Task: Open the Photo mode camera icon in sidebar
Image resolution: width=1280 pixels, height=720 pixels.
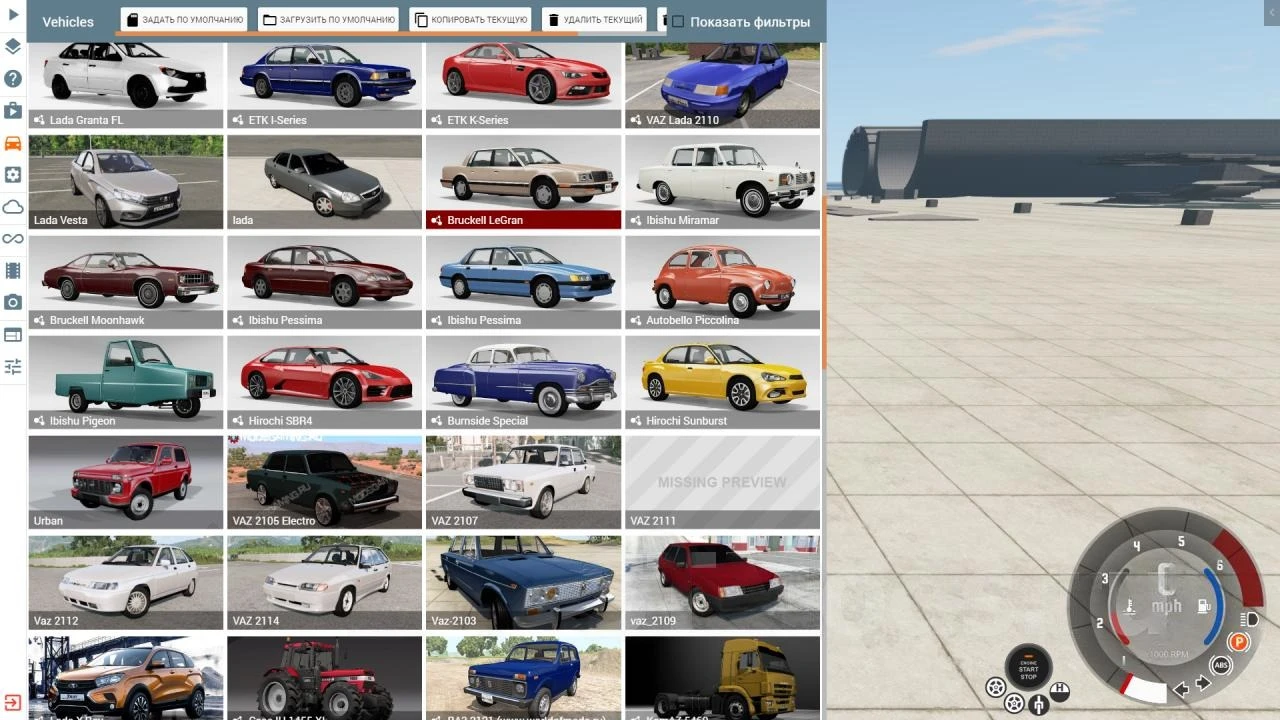Action: [13, 302]
